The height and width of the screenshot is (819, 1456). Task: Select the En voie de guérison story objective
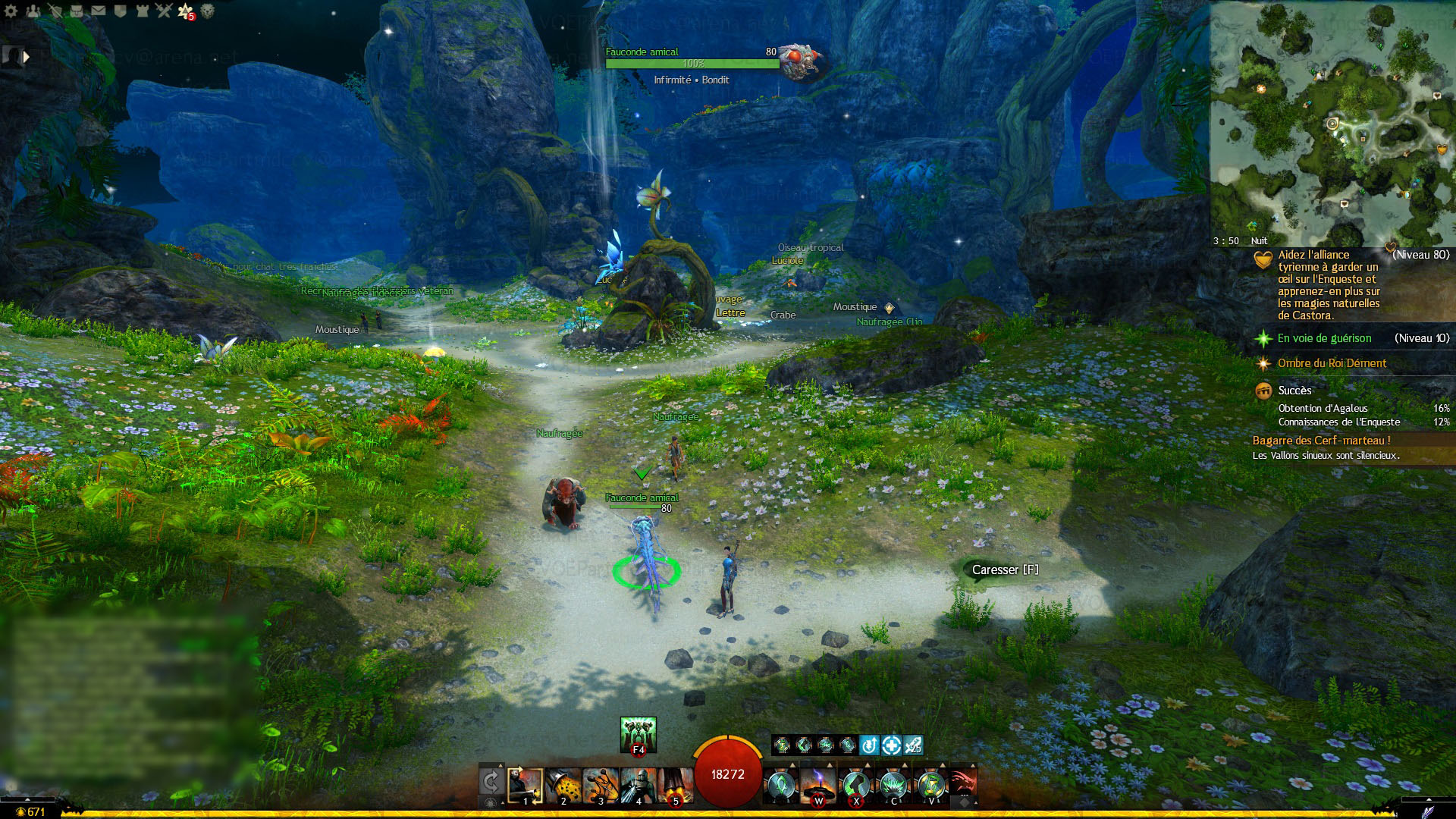(x=1324, y=338)
